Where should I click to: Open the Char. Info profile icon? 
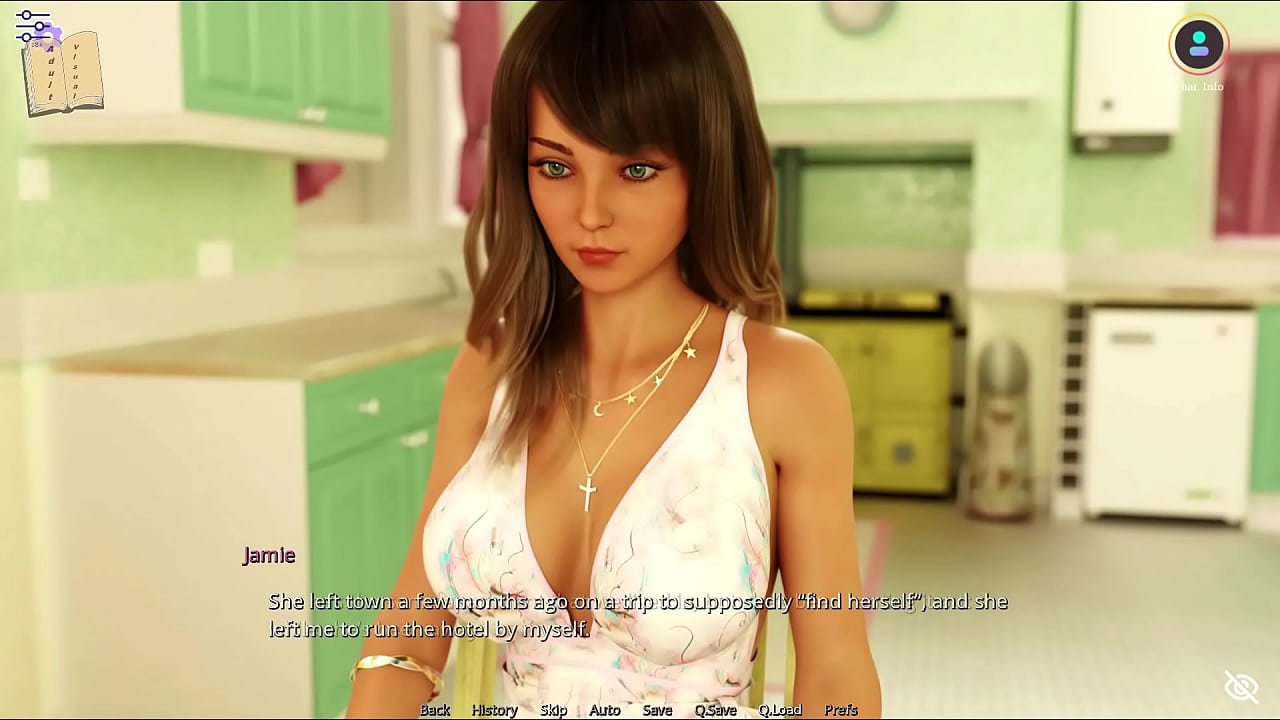click(x=1198, y=44)
